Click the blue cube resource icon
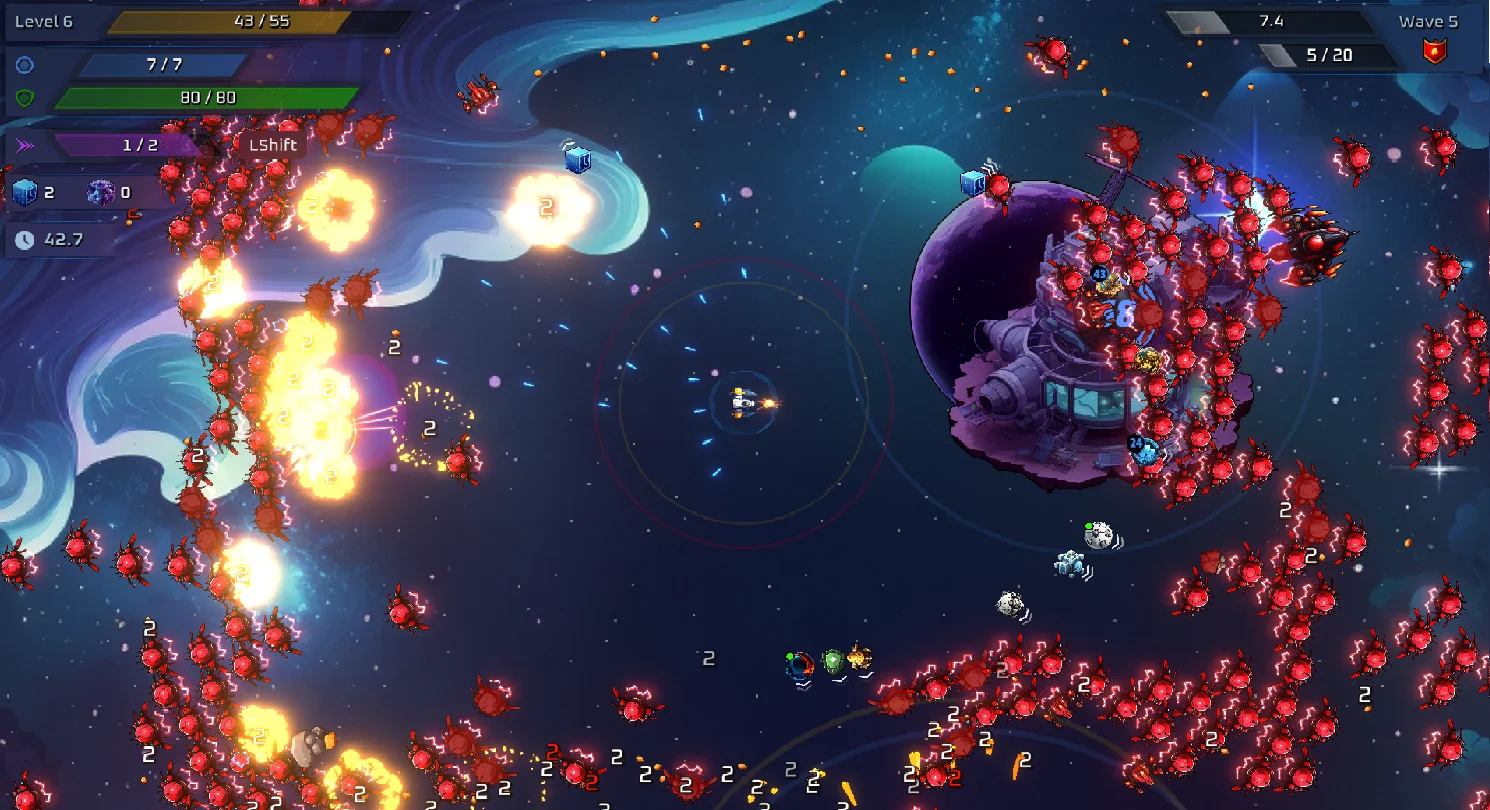 pos(25,193)
